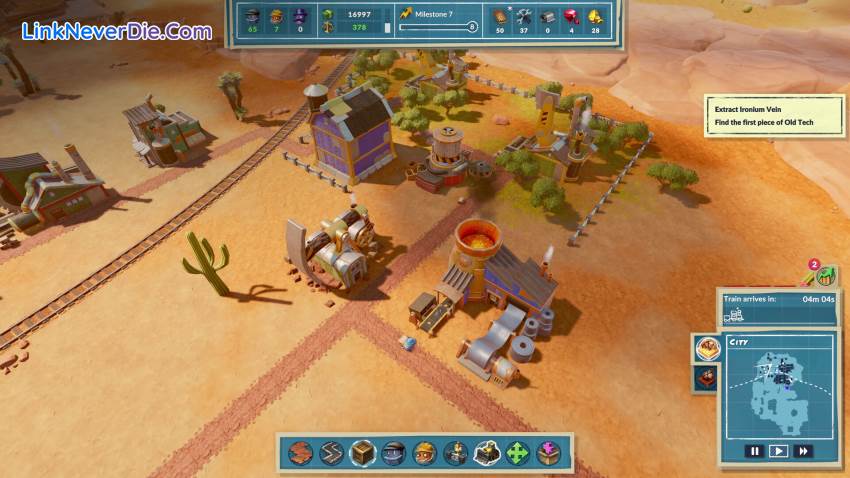Switch to the city view map tab
The image size is (850, 478).
click(x=707, y=348)
